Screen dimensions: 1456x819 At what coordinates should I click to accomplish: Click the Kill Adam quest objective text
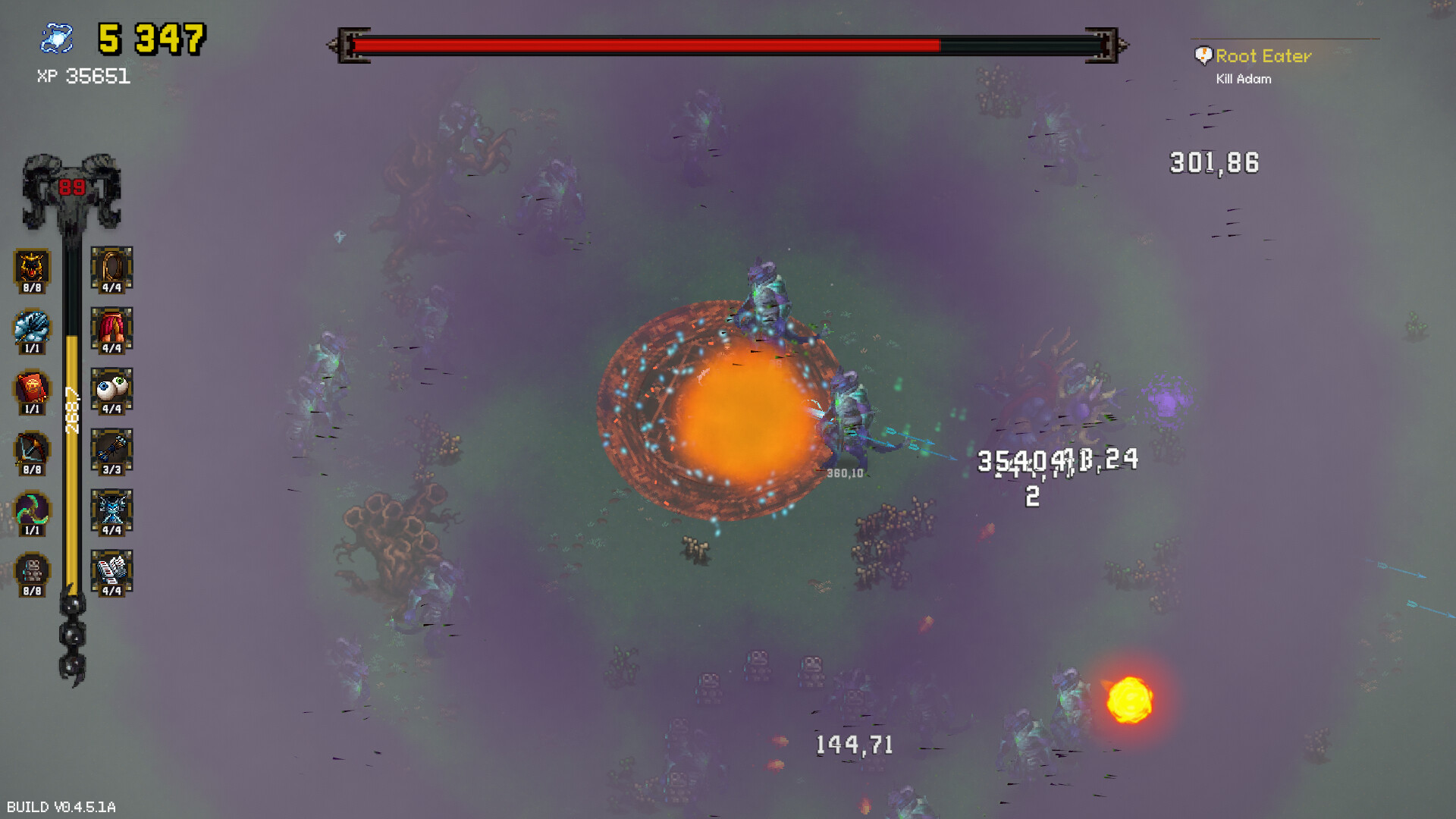pos(1243,78)
